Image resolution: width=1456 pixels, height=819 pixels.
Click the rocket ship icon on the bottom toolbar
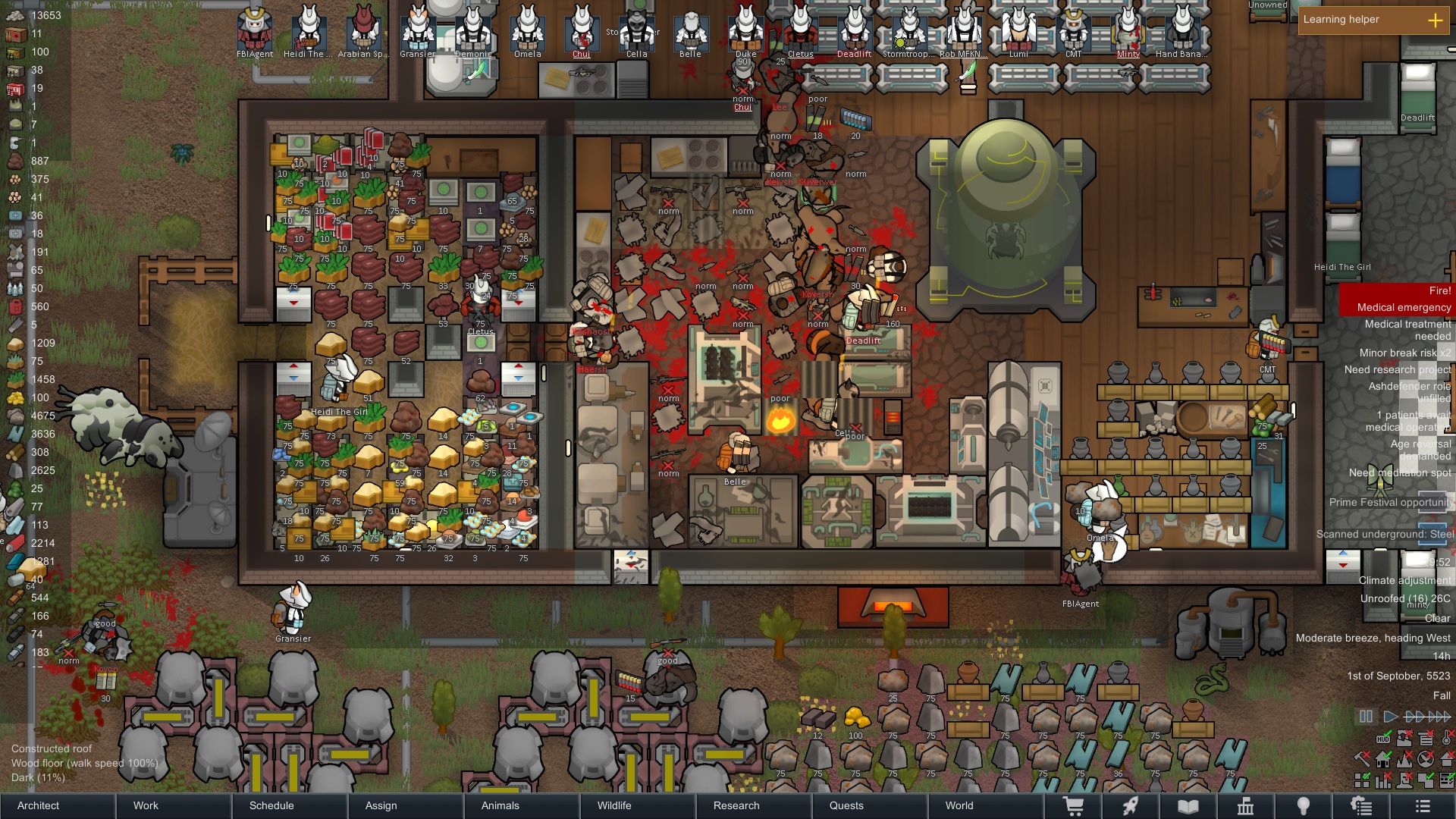tap(1129, 805)
